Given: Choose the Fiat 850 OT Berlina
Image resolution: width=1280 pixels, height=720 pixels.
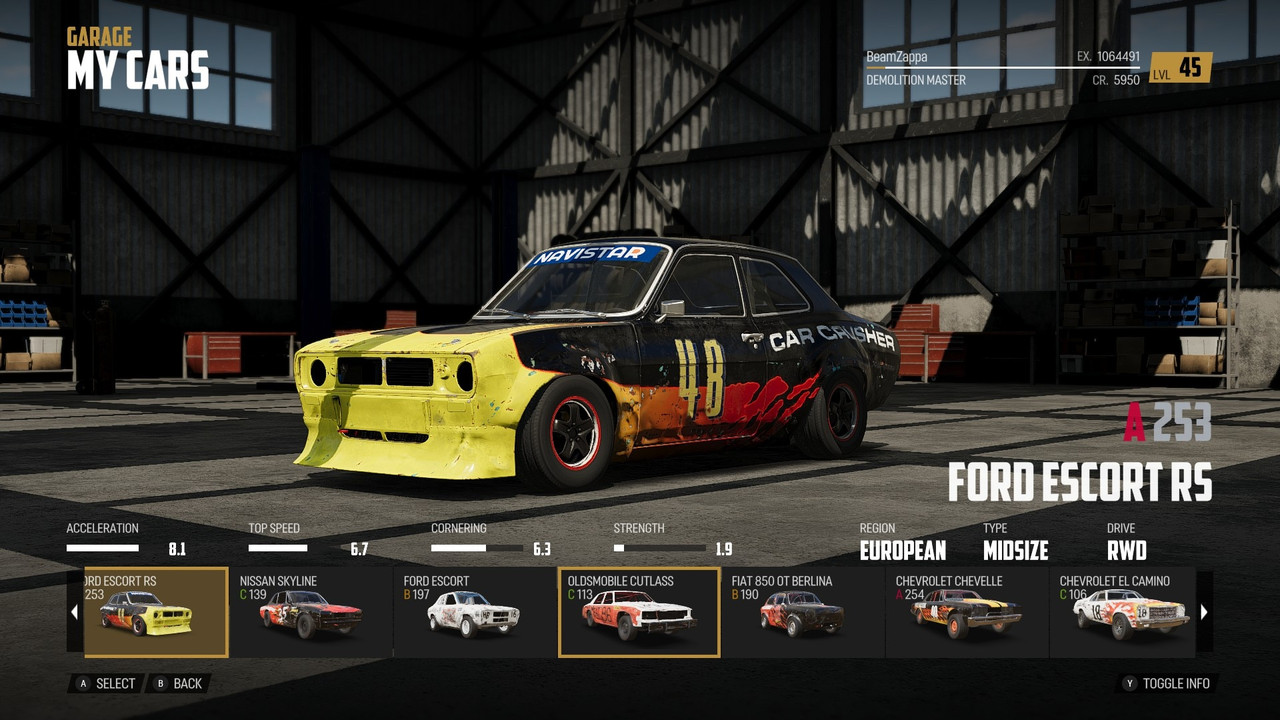Looking at the screenshot, I should coord(803,612).
